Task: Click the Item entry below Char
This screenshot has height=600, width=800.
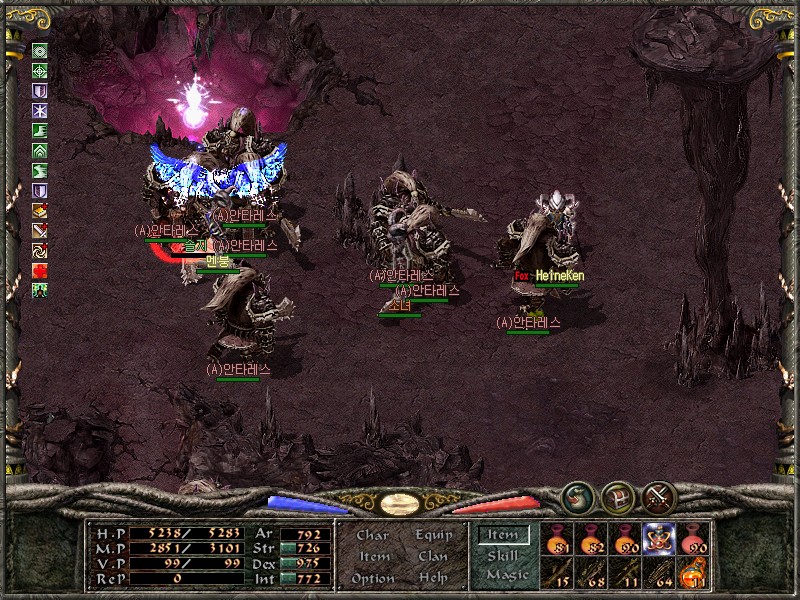Action: 373,556
